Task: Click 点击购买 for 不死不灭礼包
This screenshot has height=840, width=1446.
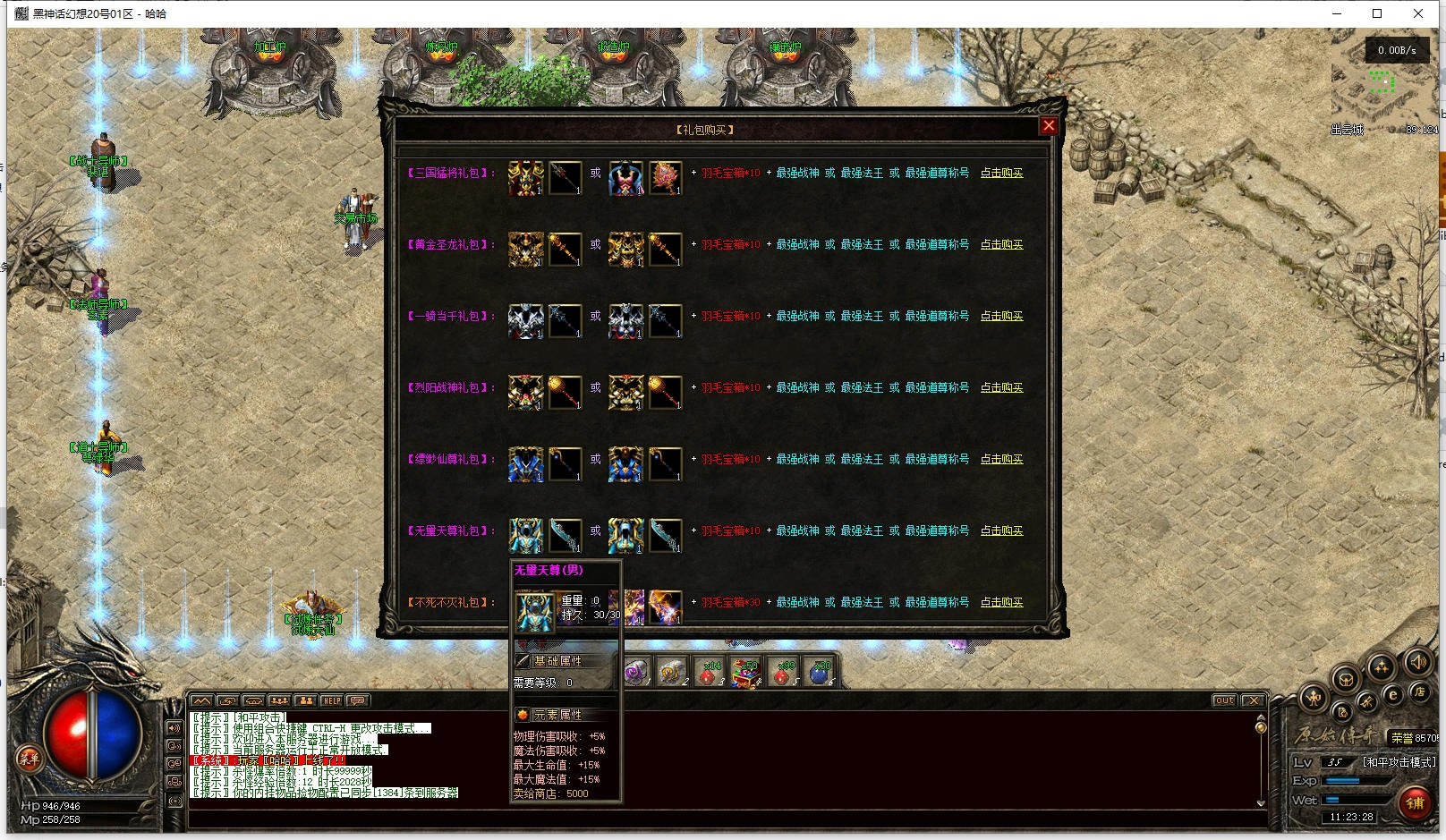Action: pos(1001,603)
